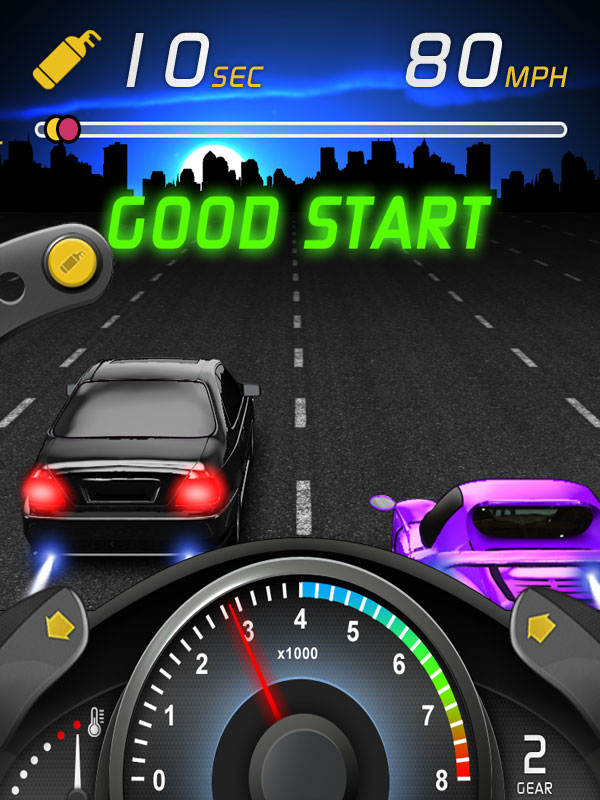The width and height of the screenshot is (600, 800).
Task: Tap the right yellow arrow paddle
Action: click(541, 627)
